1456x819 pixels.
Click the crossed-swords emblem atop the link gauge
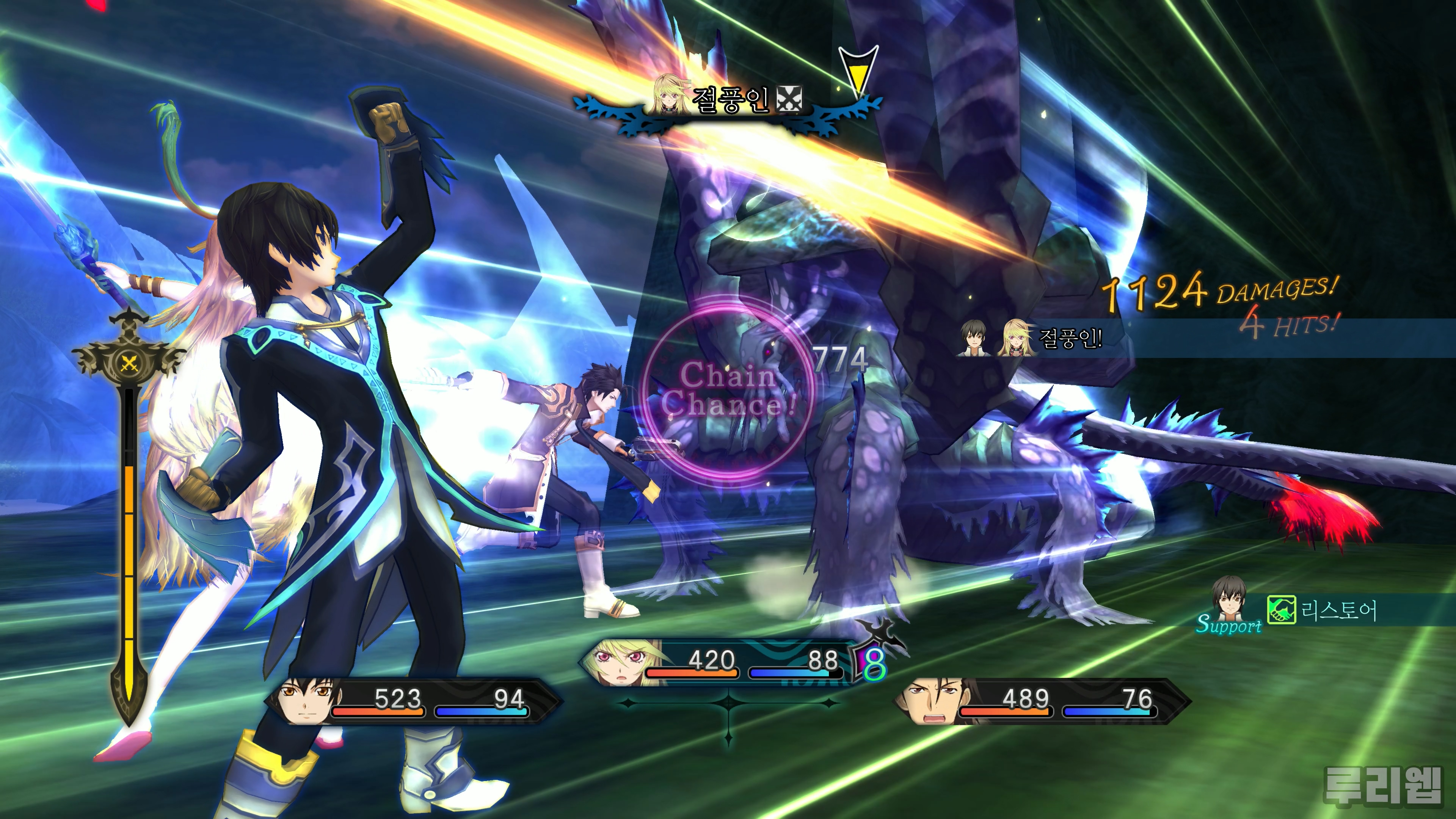coord(129,362)
